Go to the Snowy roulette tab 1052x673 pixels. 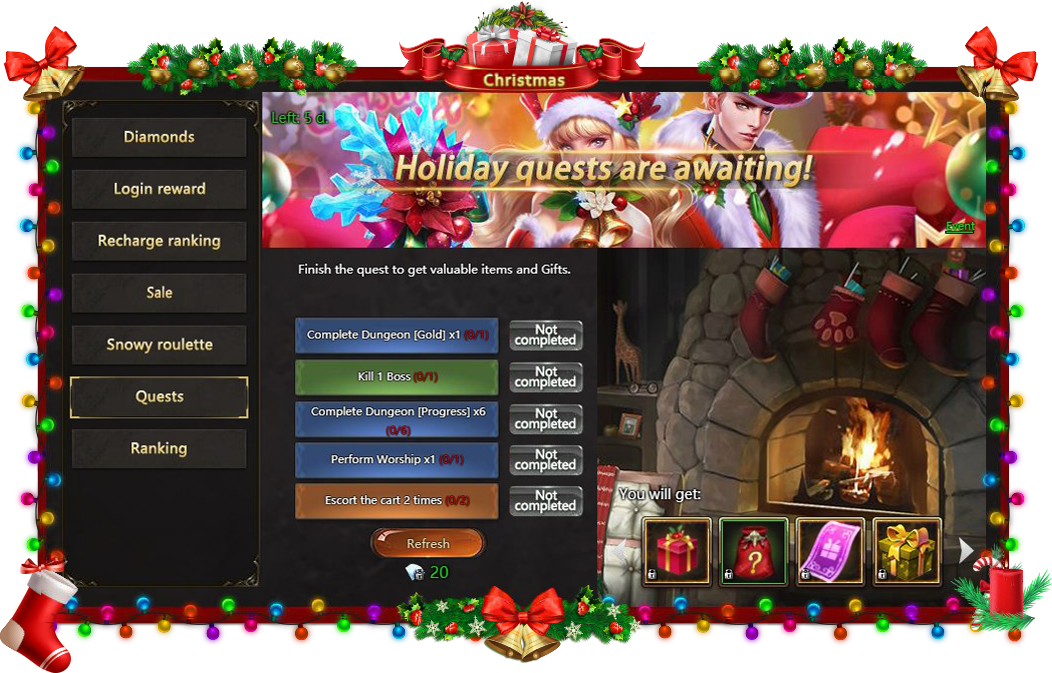tap(159, 345)
